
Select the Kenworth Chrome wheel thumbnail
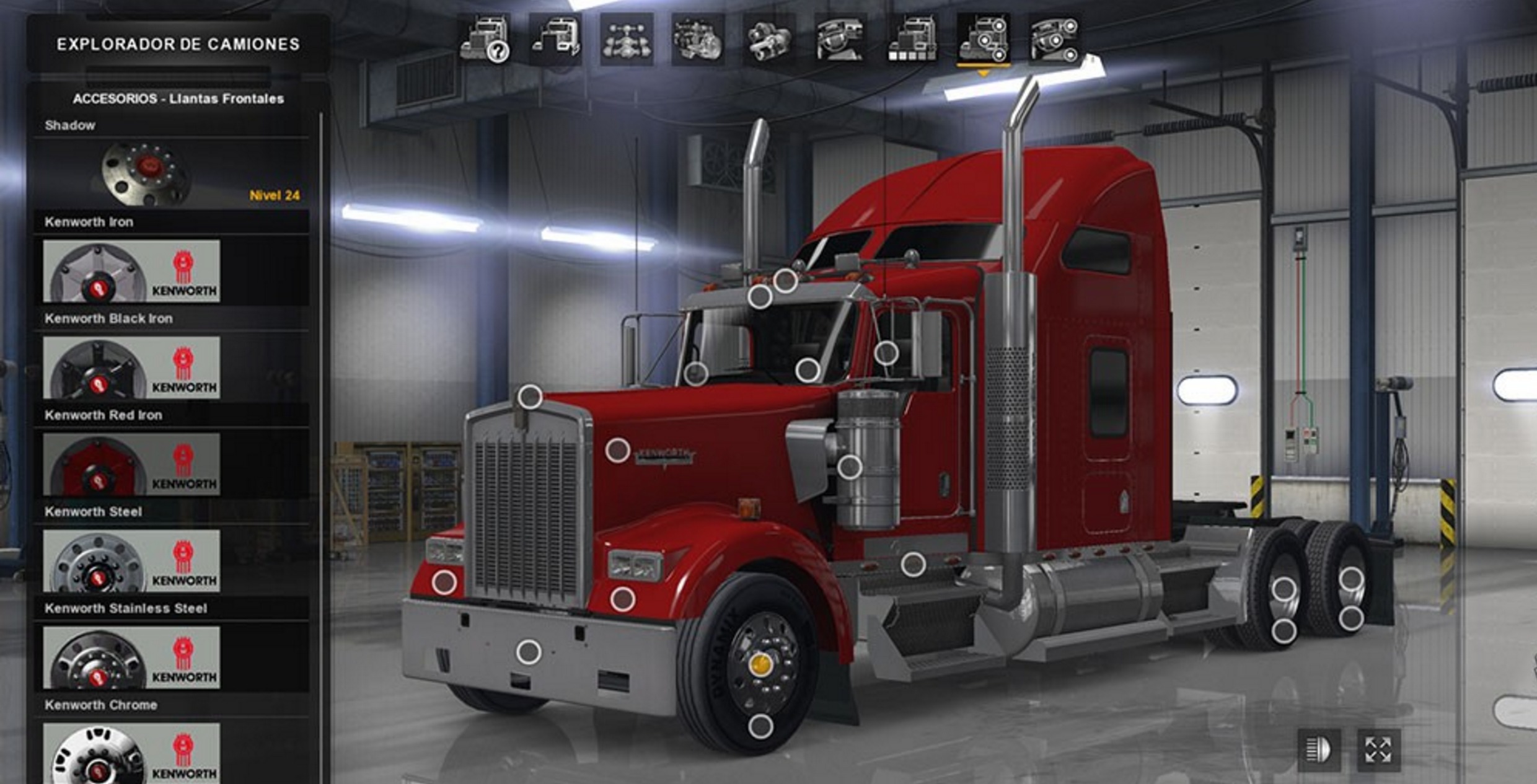point(131,753)
